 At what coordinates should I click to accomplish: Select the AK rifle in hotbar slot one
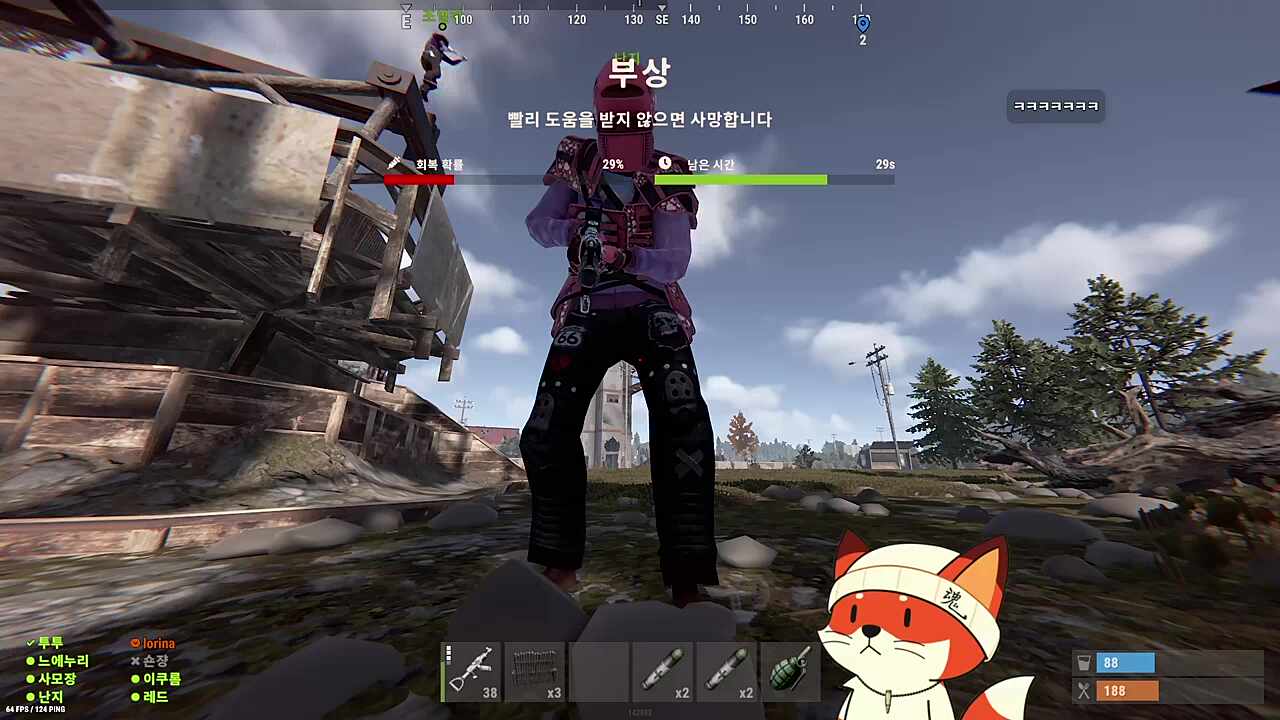(471, 672)
